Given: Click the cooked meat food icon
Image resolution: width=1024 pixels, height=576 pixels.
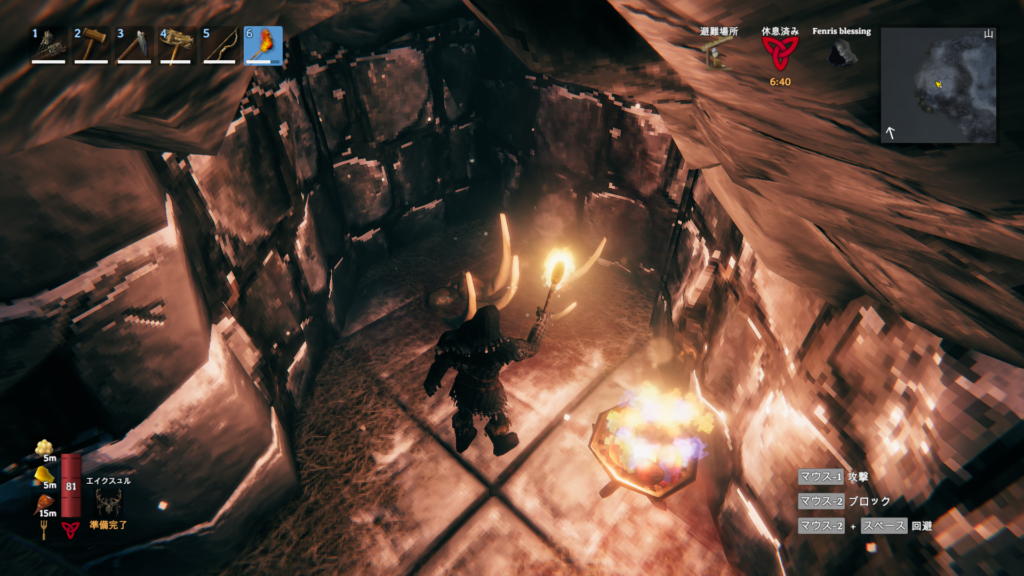Looking at the screenshot, I should [43, 502].
